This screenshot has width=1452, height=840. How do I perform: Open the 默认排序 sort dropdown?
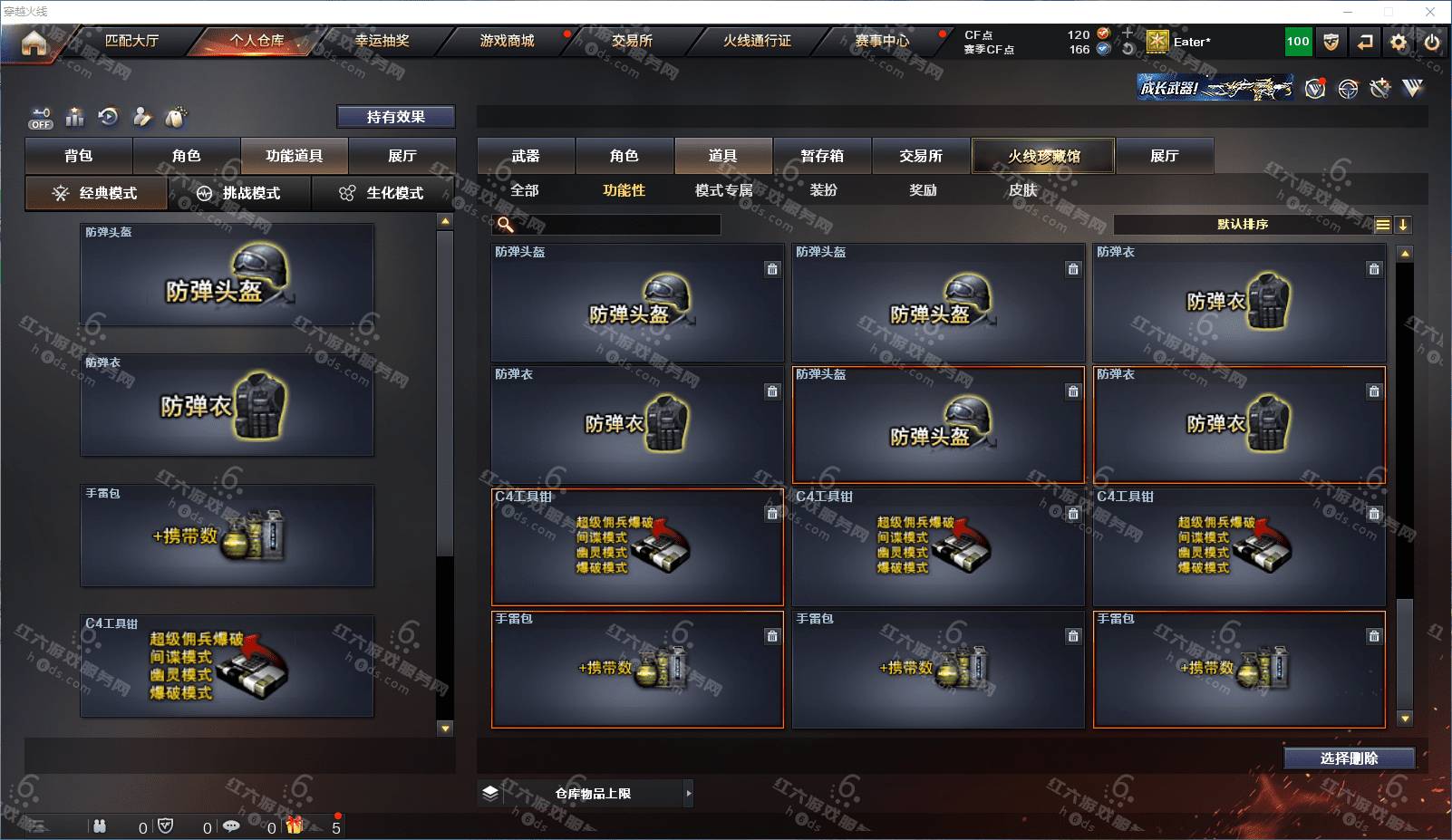tap(1243, 225)
